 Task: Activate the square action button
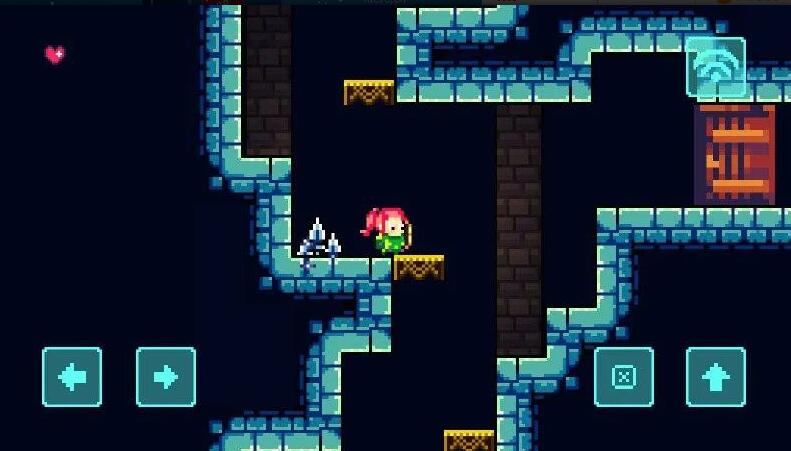click(624, 377)
